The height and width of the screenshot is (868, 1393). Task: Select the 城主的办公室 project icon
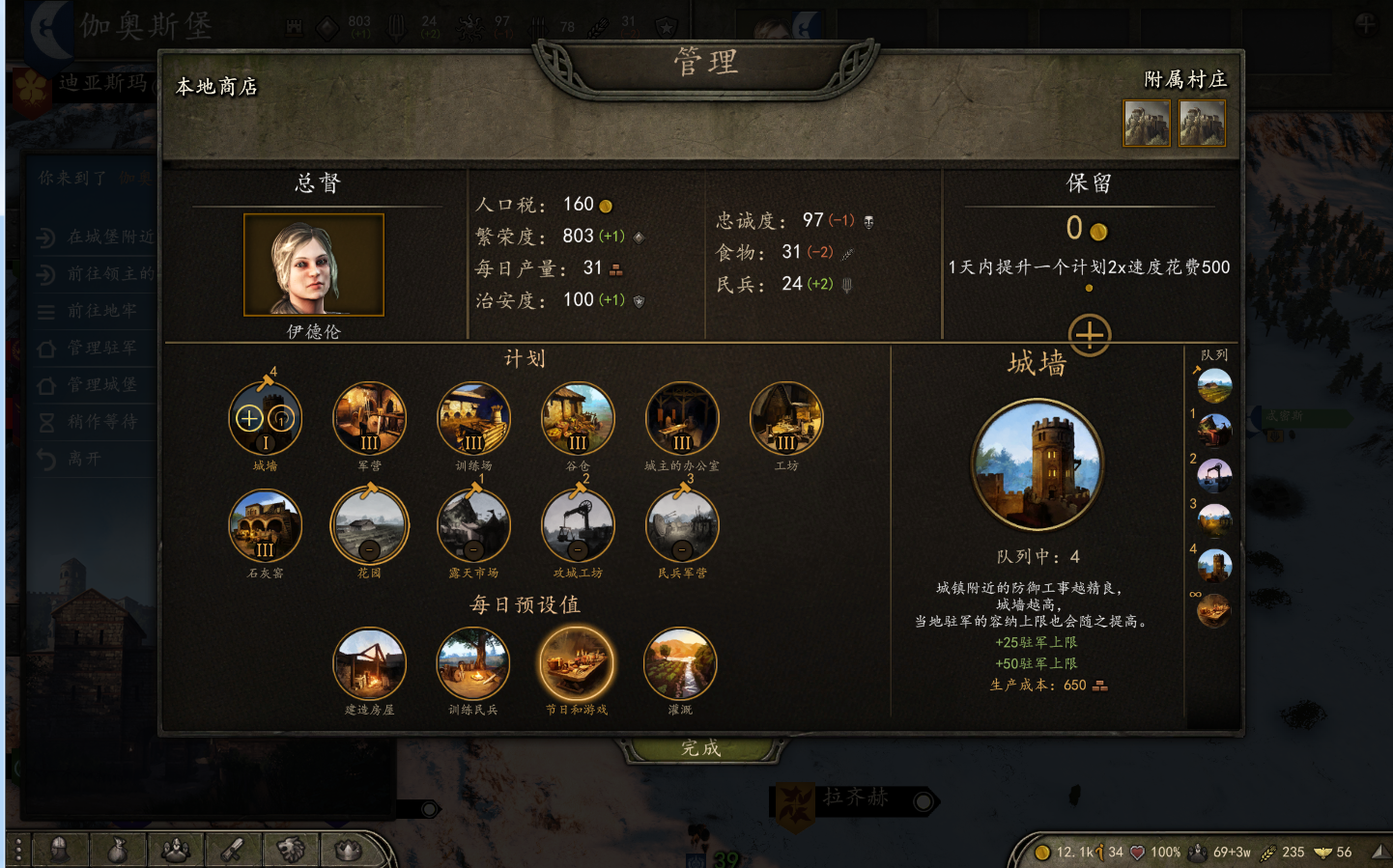click(x=682, y=419)
